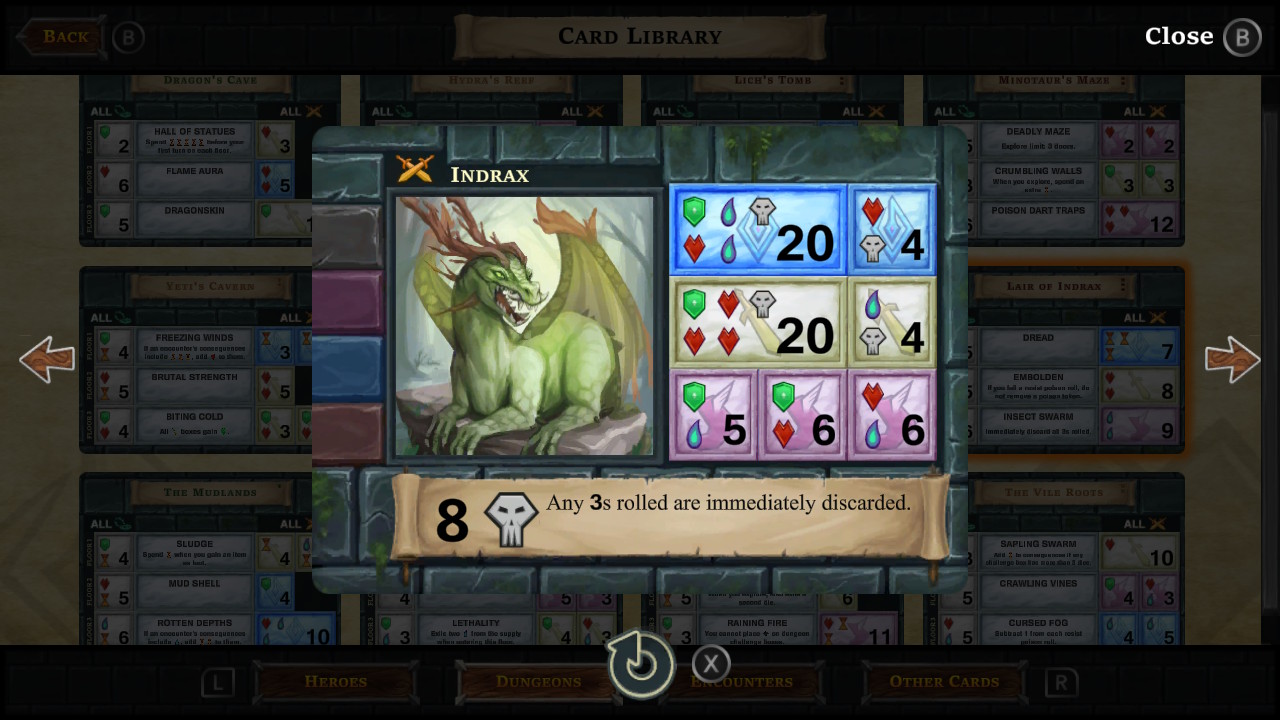This screenshot has width=1280, height=720.
Task: Toggle the ALL filter on Dragon's Cave card
Action: [108, 111]
